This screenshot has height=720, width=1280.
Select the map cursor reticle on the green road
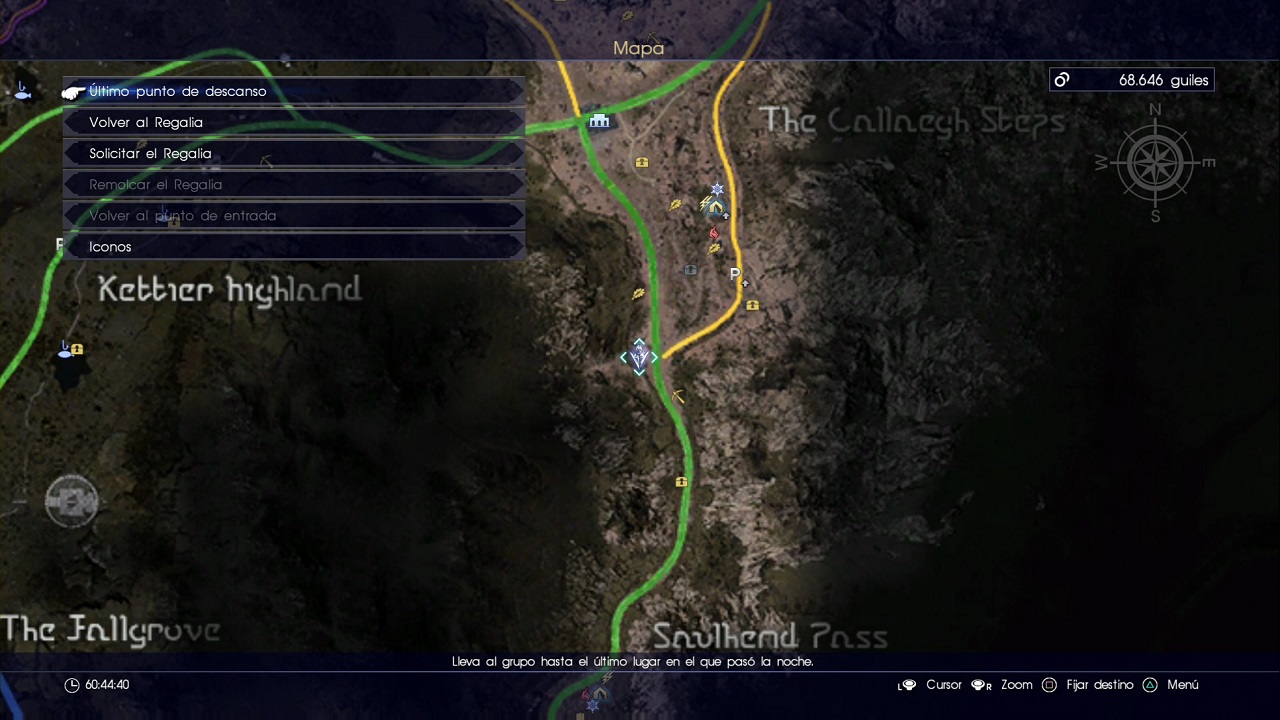pyautogui.click(x=639, y=357)
